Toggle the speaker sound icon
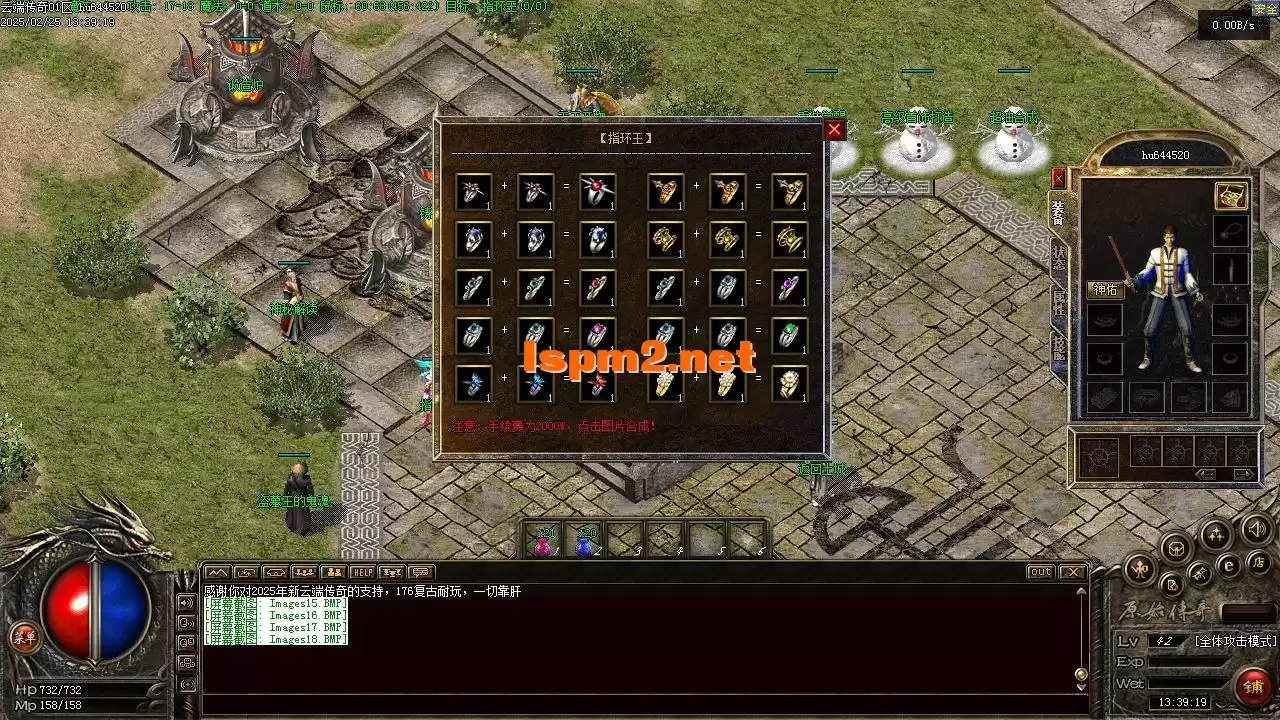Image resolution: width=1280 pixels, height=720 pixels. [1256, 527]
